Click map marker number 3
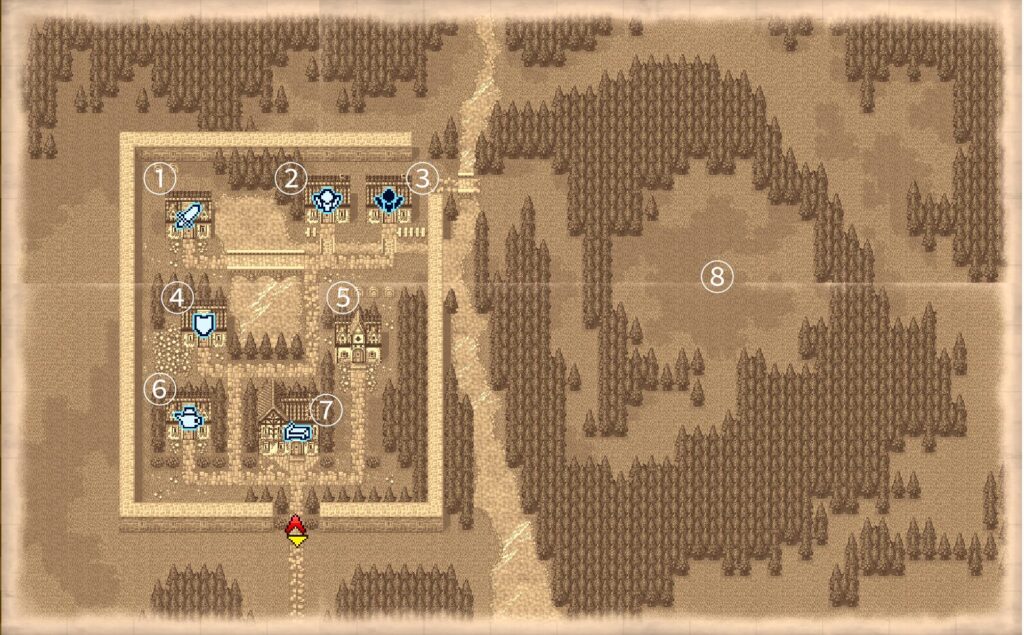1024x635 pixels. (423, 179)
